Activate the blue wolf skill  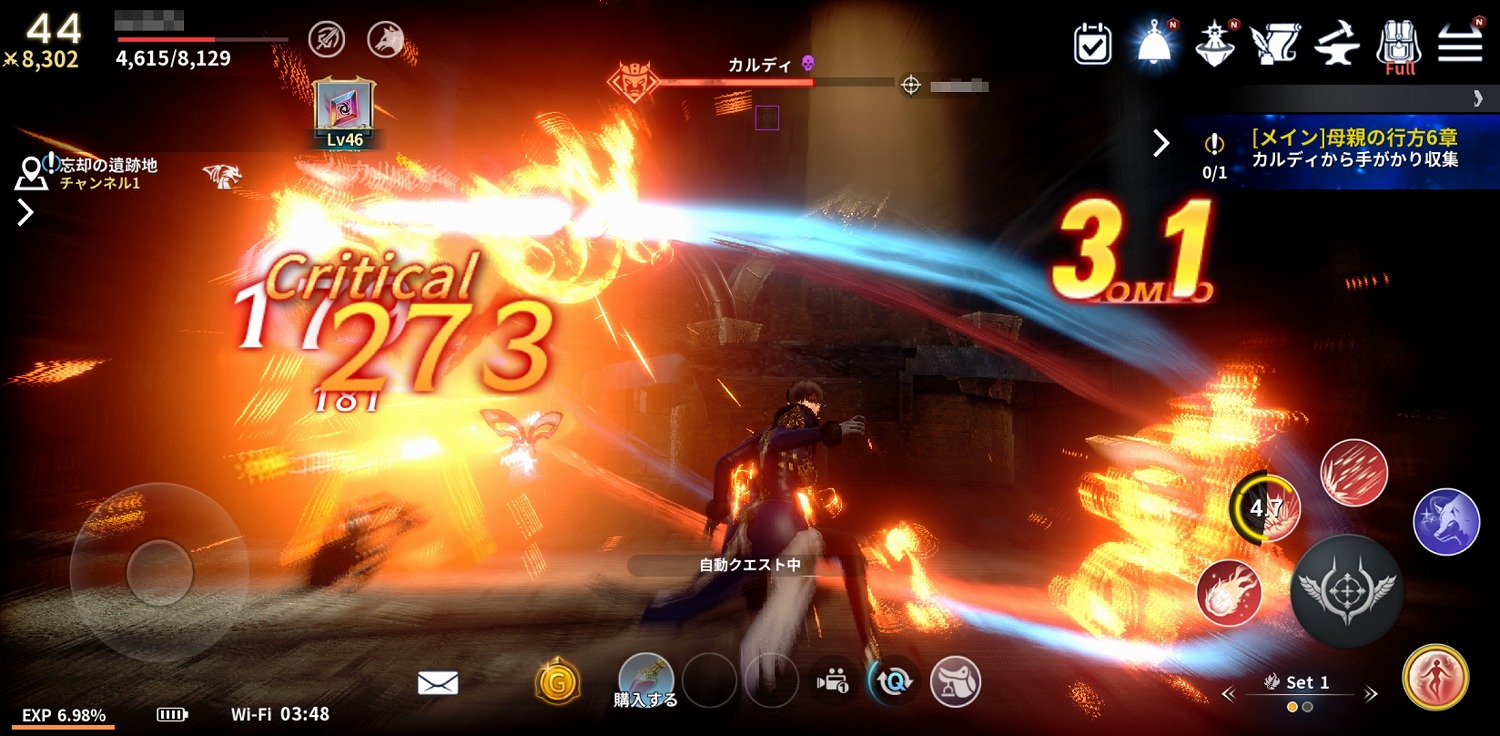[x=1446, y=522]
